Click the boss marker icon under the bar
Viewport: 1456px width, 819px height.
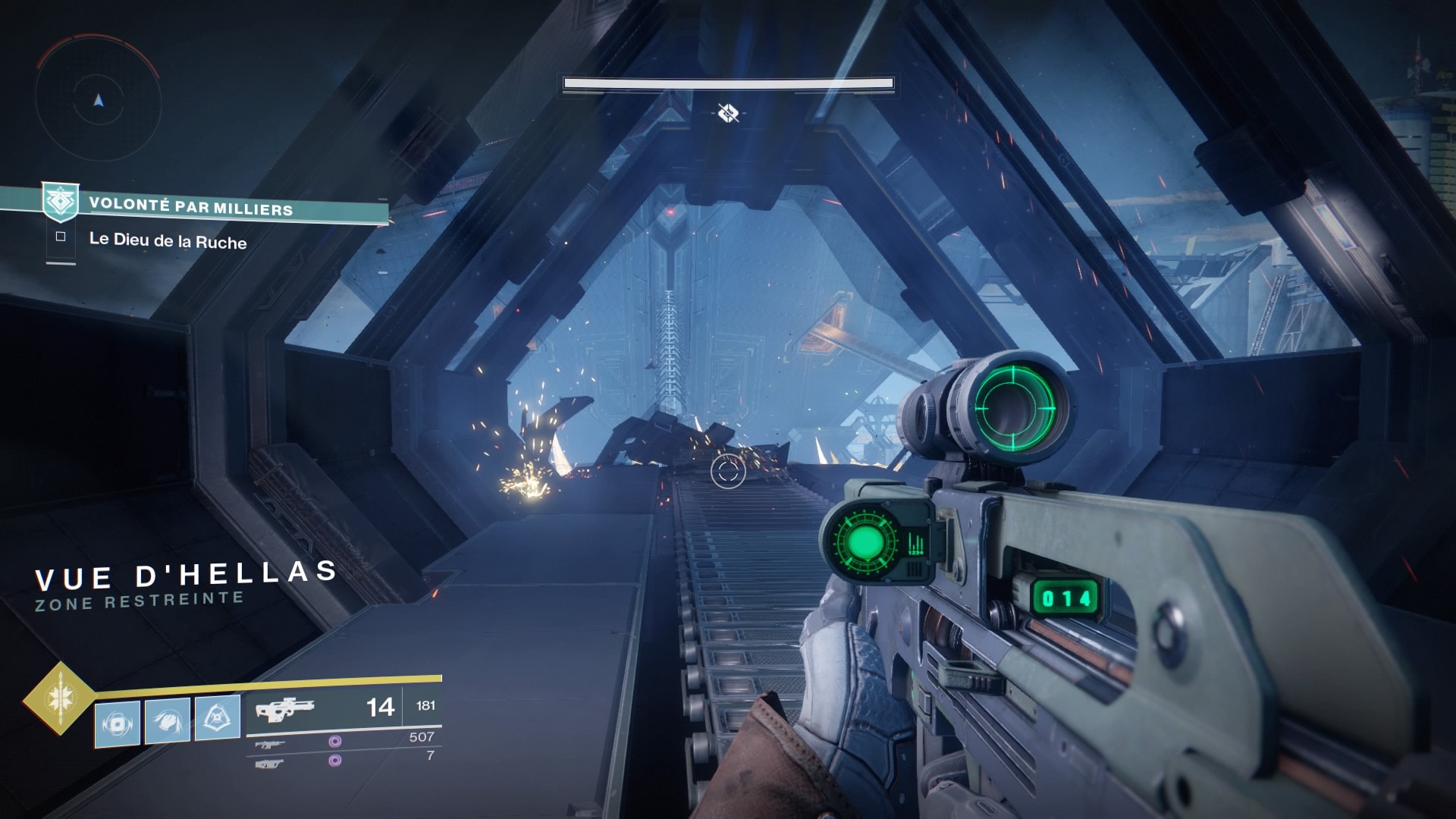click(x=729, y=113)
